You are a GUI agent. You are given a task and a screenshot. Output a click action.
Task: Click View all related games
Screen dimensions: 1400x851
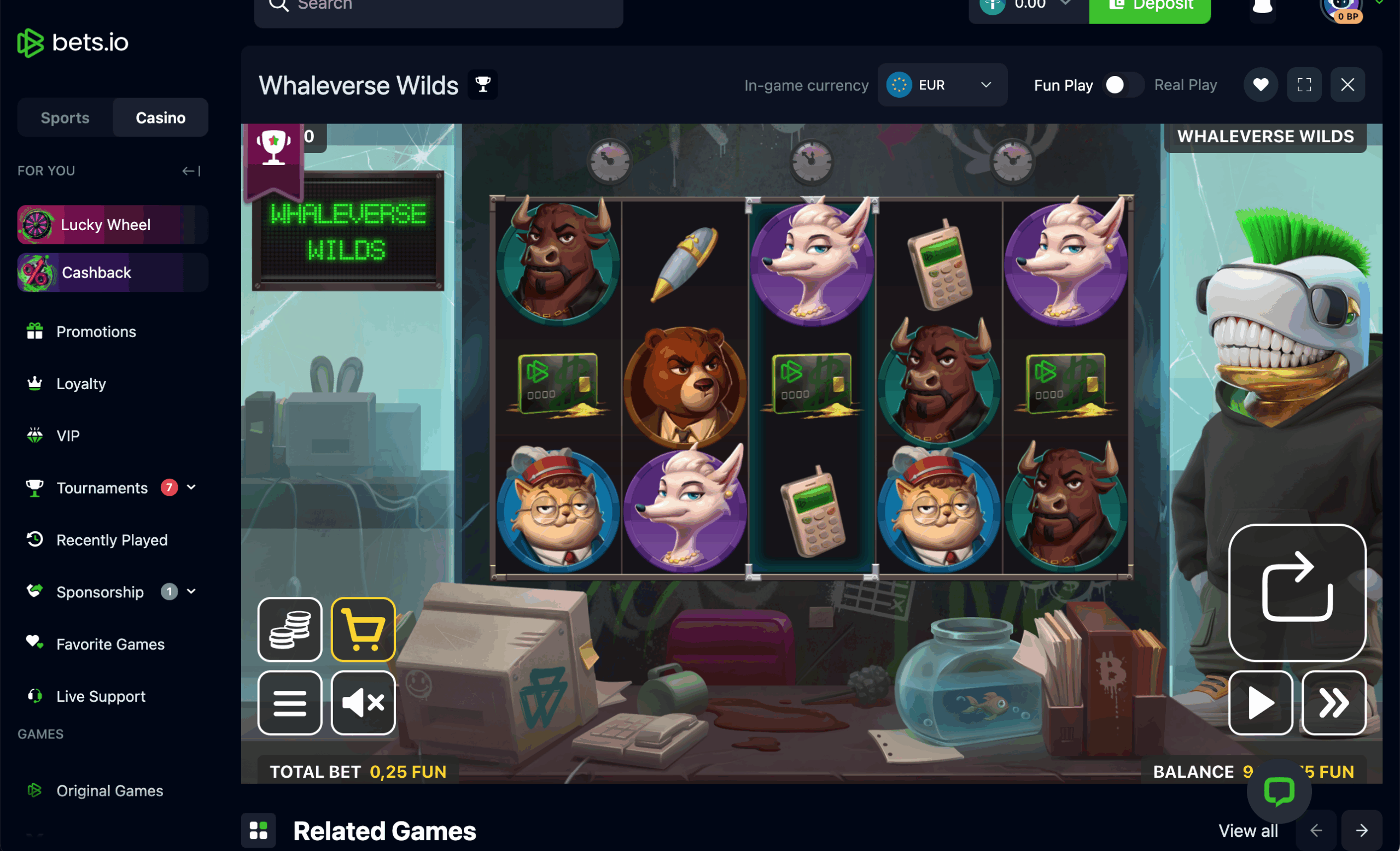coord(1248,830)
